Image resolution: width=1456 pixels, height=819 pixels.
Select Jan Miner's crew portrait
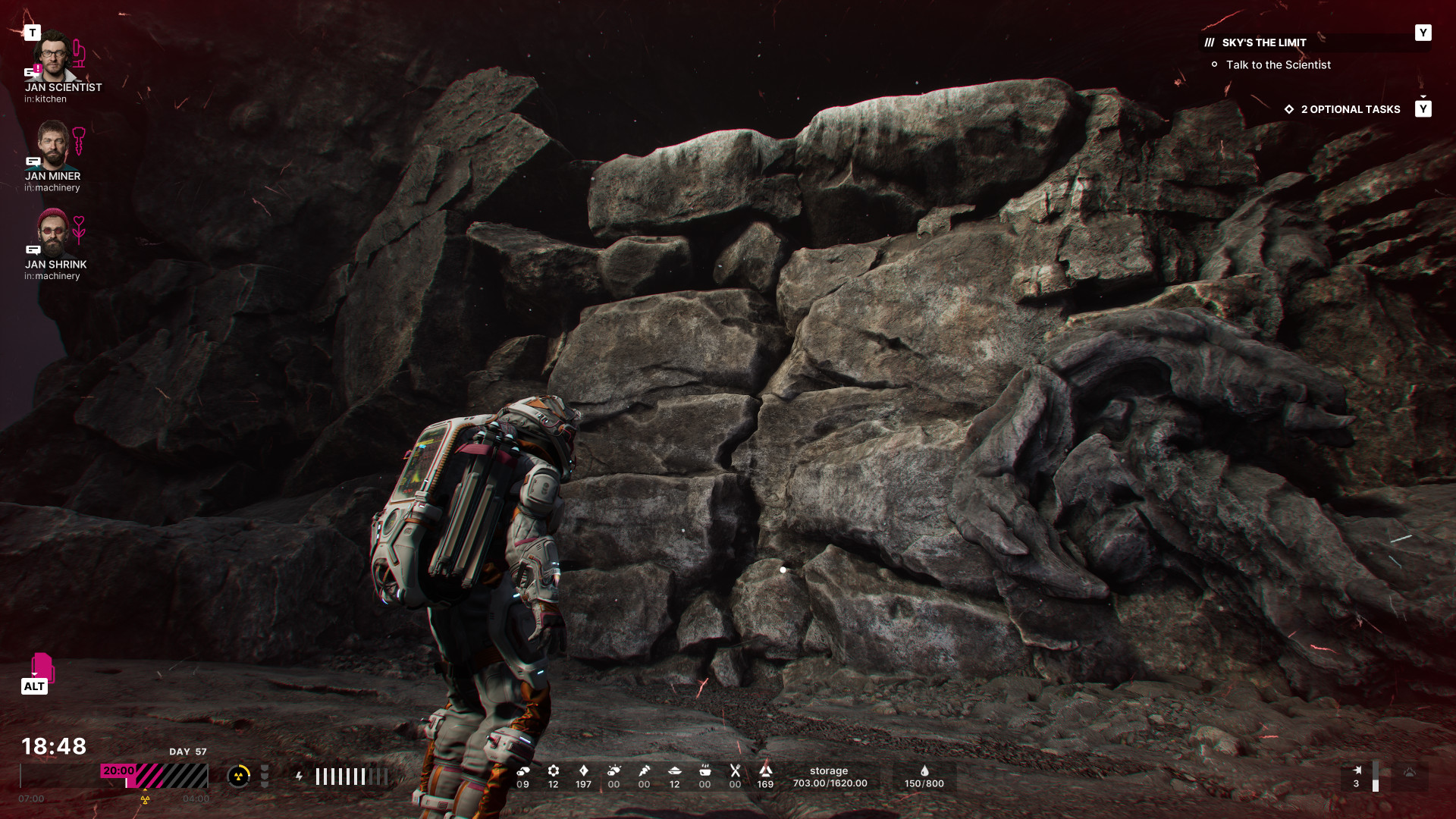click(x=52, y=145)
